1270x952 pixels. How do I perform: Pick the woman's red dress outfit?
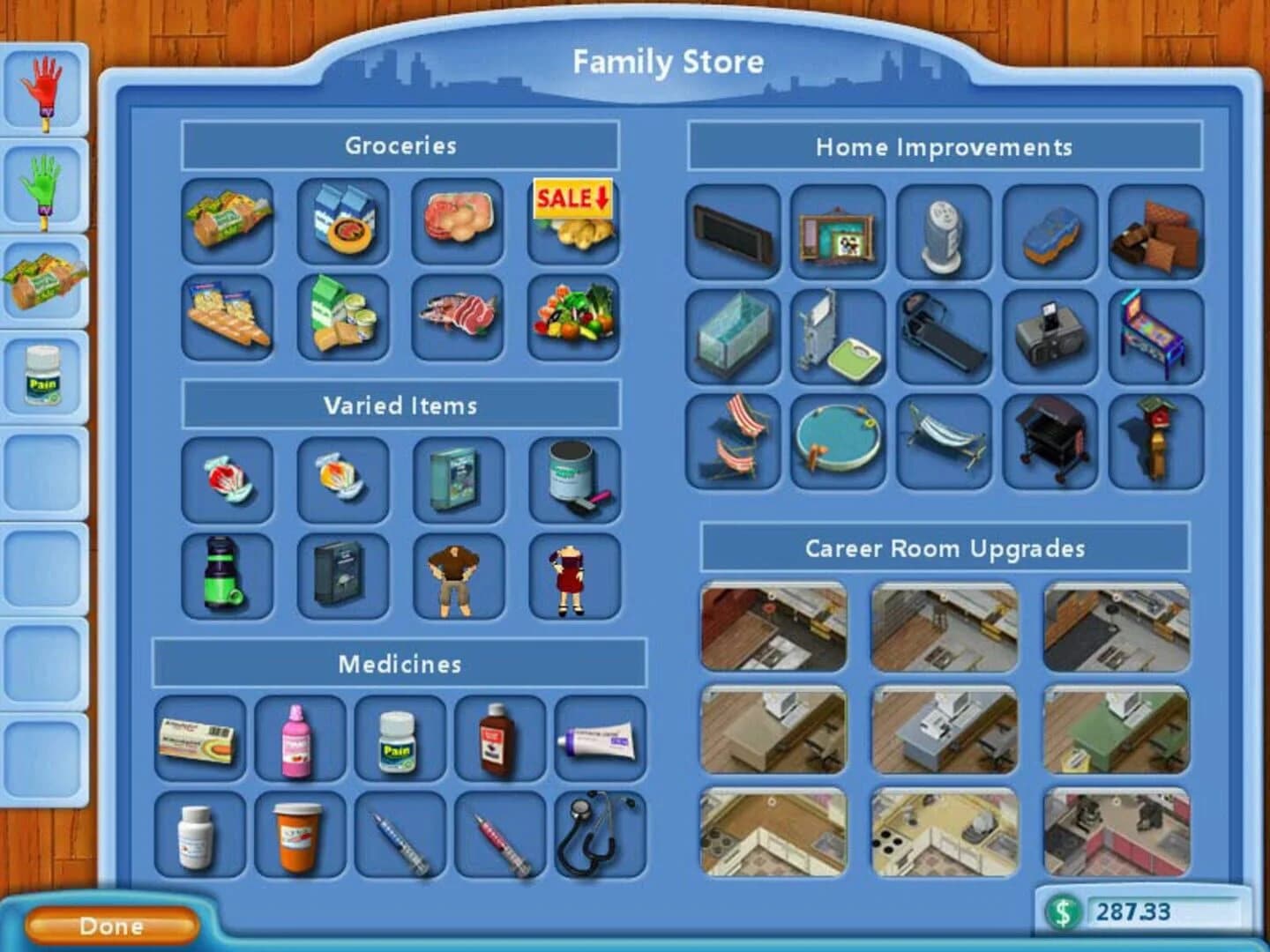[573, 577]
